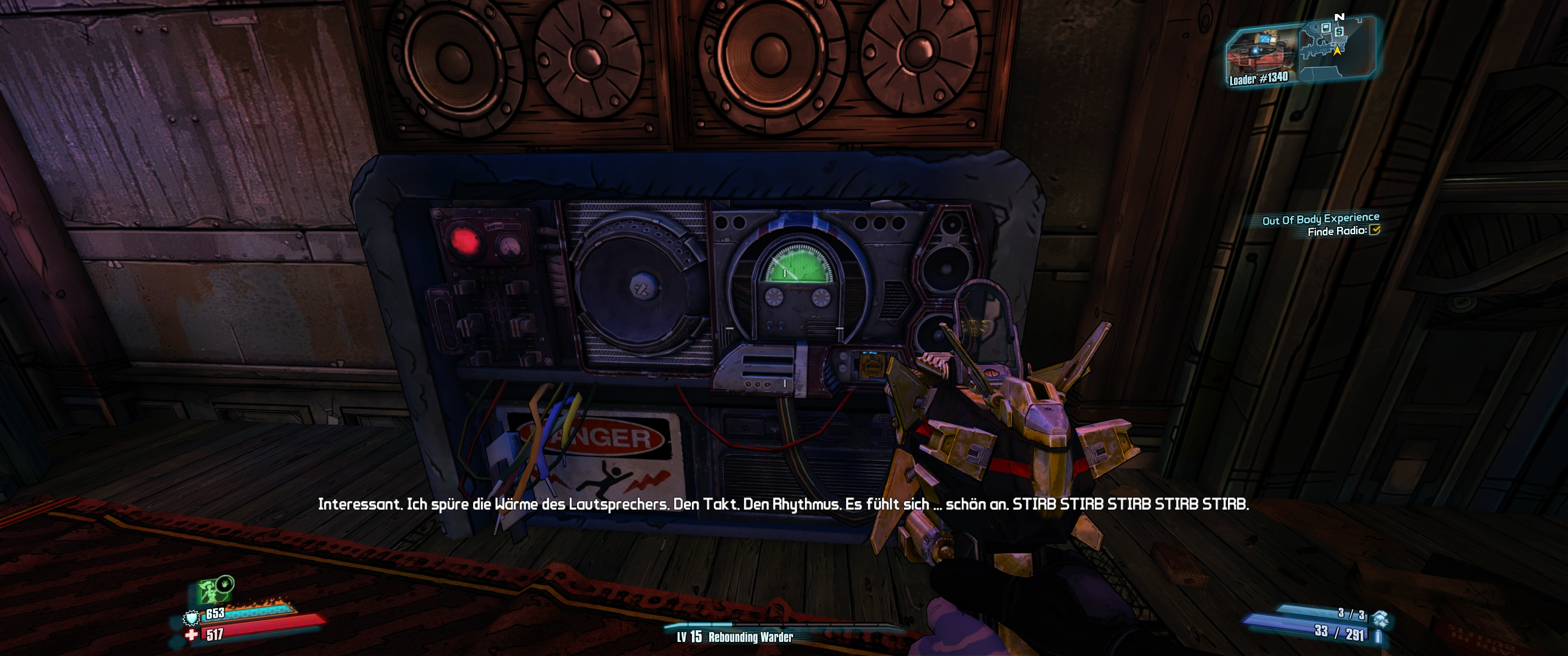Image resolution: width=1568 pixels, height=656 pixels.
Task: Click the grenade icon beside the ammo
Action: pos(1380,616)
